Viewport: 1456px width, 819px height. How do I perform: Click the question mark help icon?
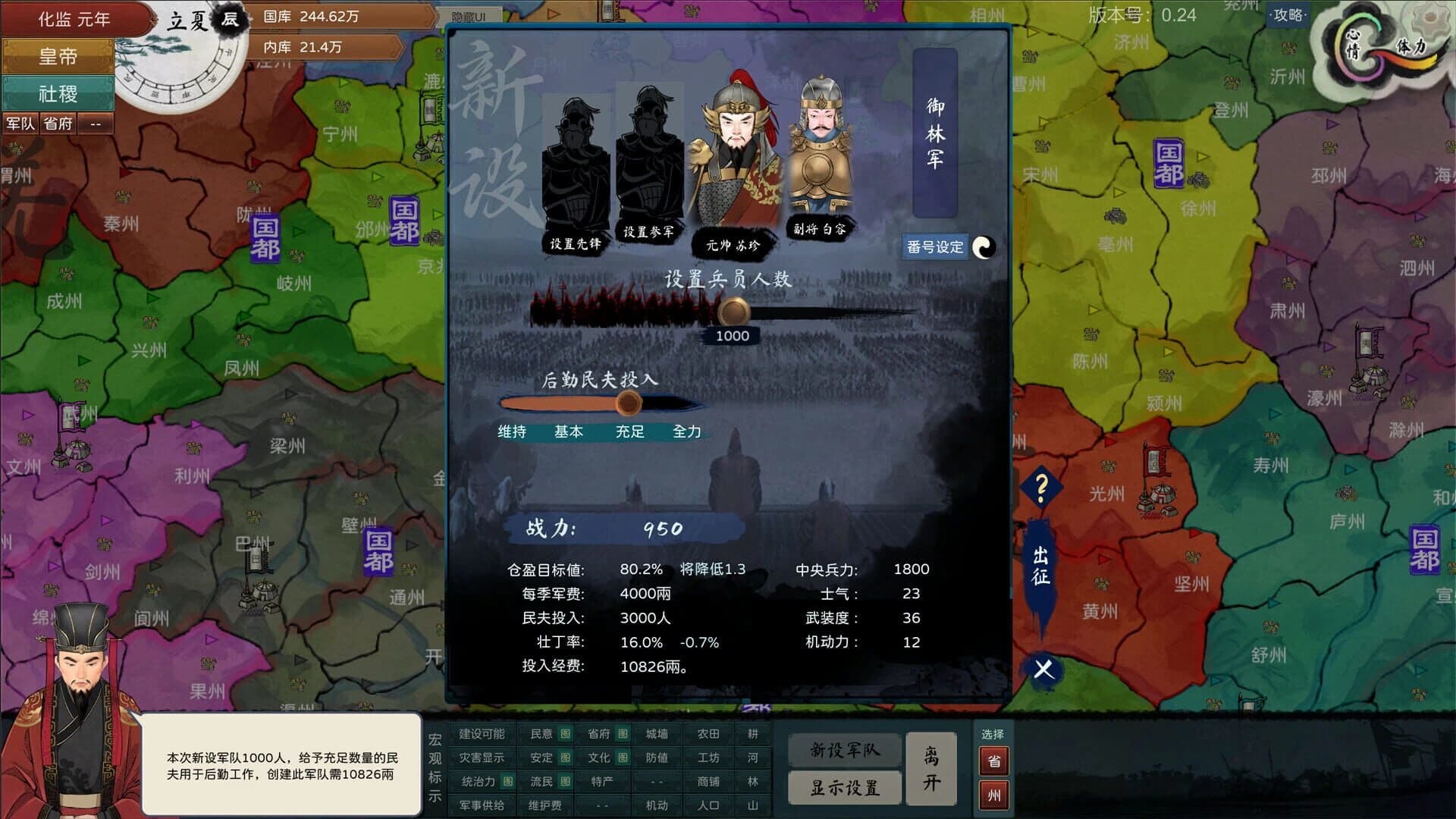(1043, 486)
